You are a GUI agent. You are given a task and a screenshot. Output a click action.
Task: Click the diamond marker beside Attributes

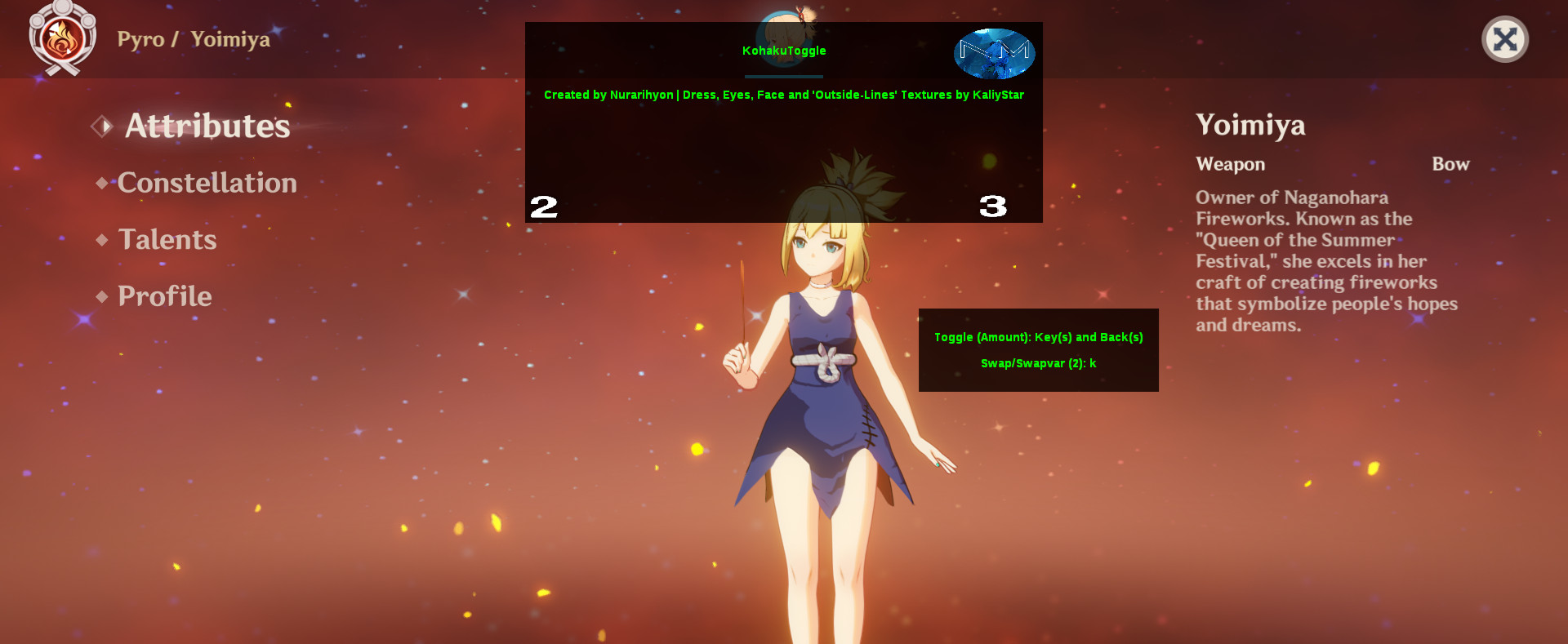[101, 127]
